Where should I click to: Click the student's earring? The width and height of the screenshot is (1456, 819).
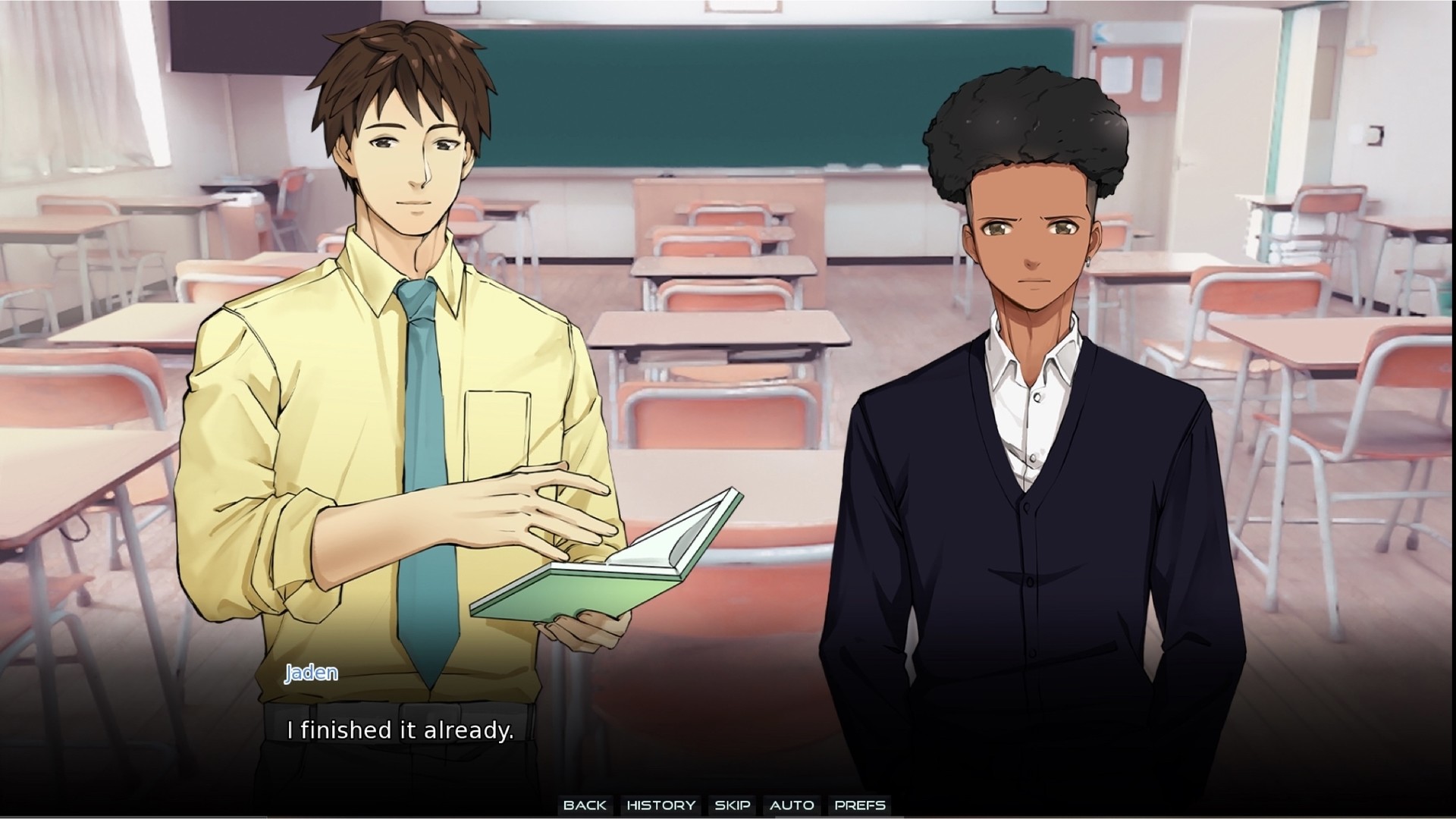[1088, 262]
